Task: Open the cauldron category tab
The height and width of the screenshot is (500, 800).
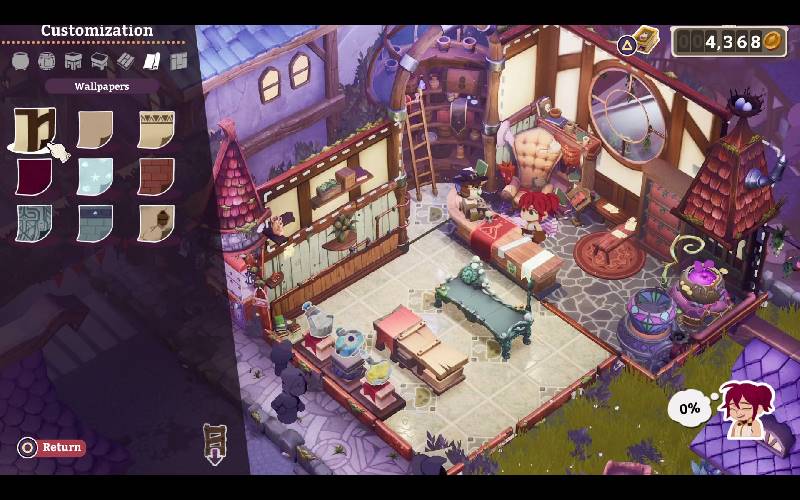Action: point(21,61)
